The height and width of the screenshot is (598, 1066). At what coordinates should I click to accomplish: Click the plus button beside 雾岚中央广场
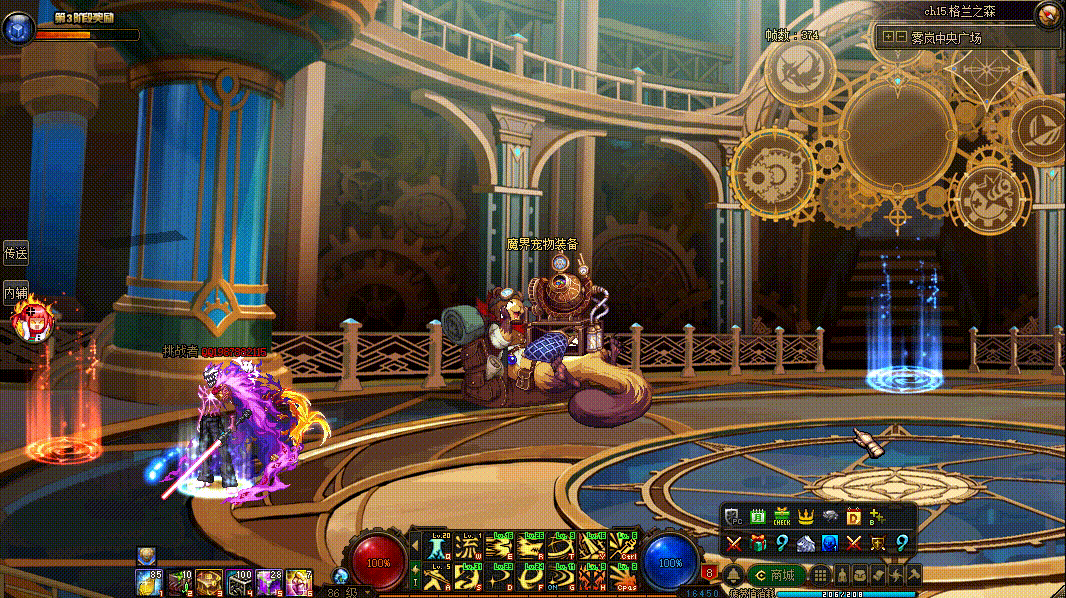point(888,37)
